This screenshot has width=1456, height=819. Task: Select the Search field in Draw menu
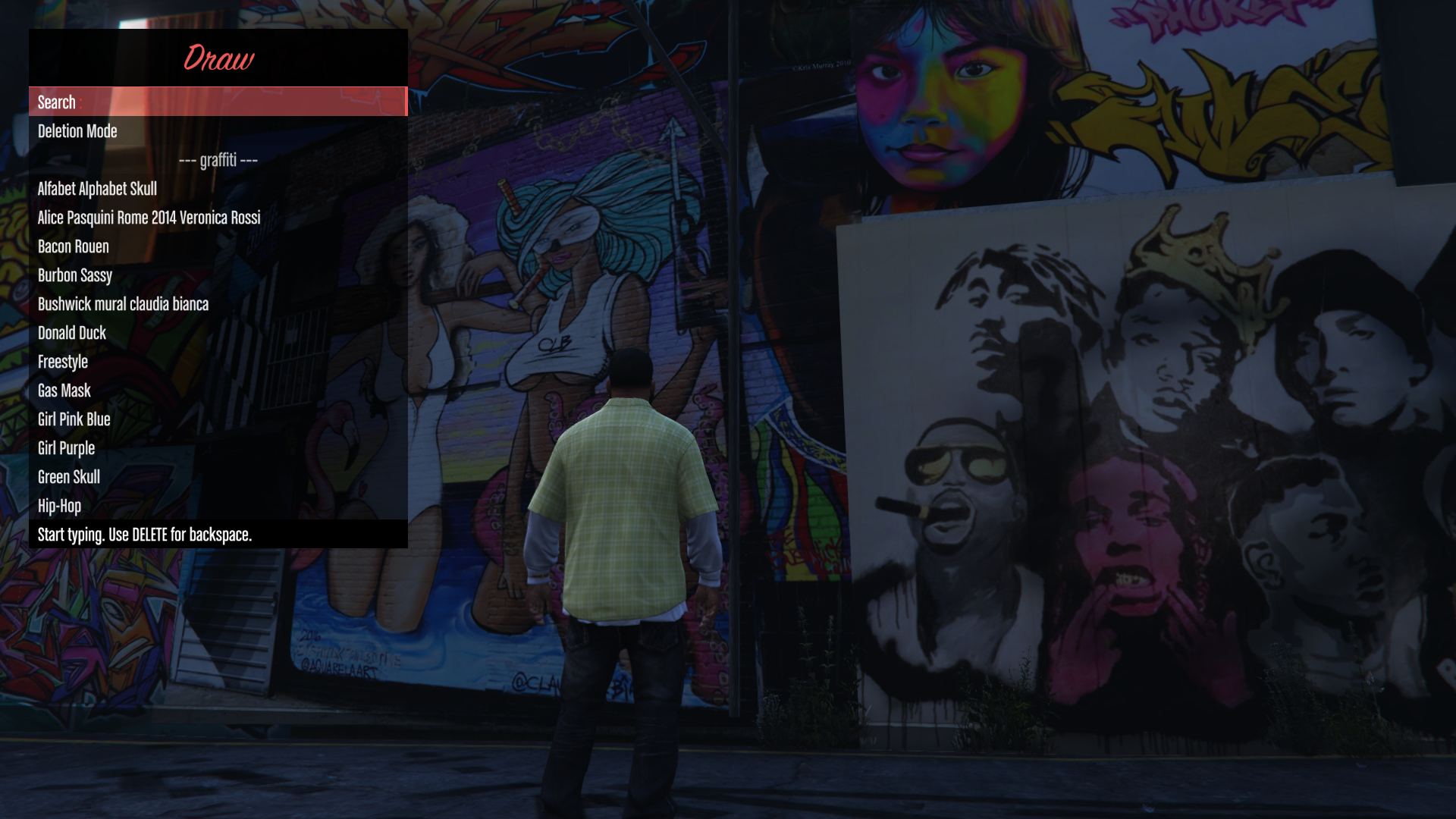pos(218,102)
